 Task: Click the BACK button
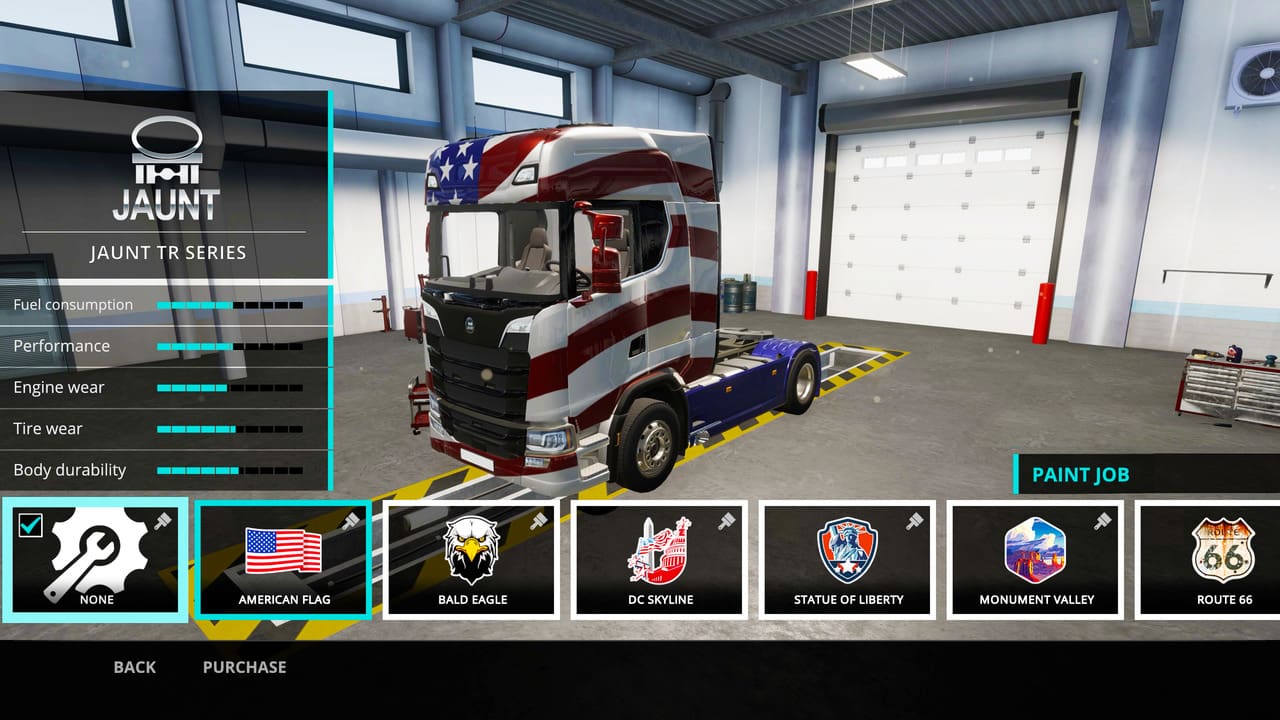click(x=133, y=666)
